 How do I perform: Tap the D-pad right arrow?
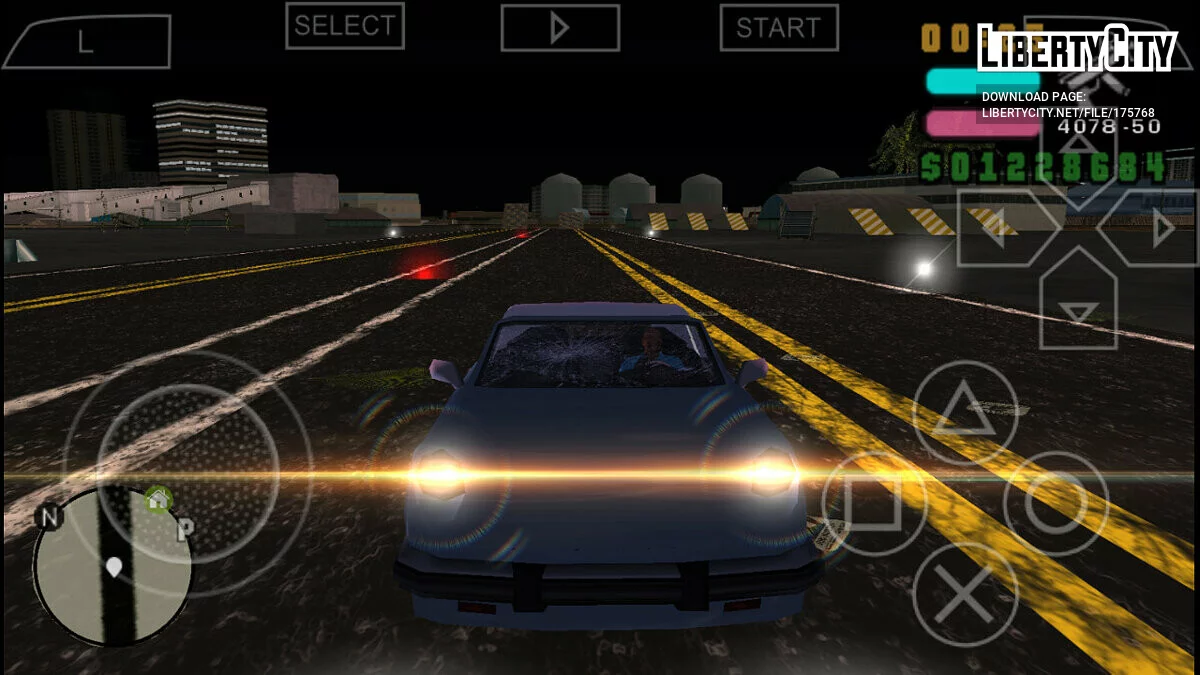click(1150, 229)
